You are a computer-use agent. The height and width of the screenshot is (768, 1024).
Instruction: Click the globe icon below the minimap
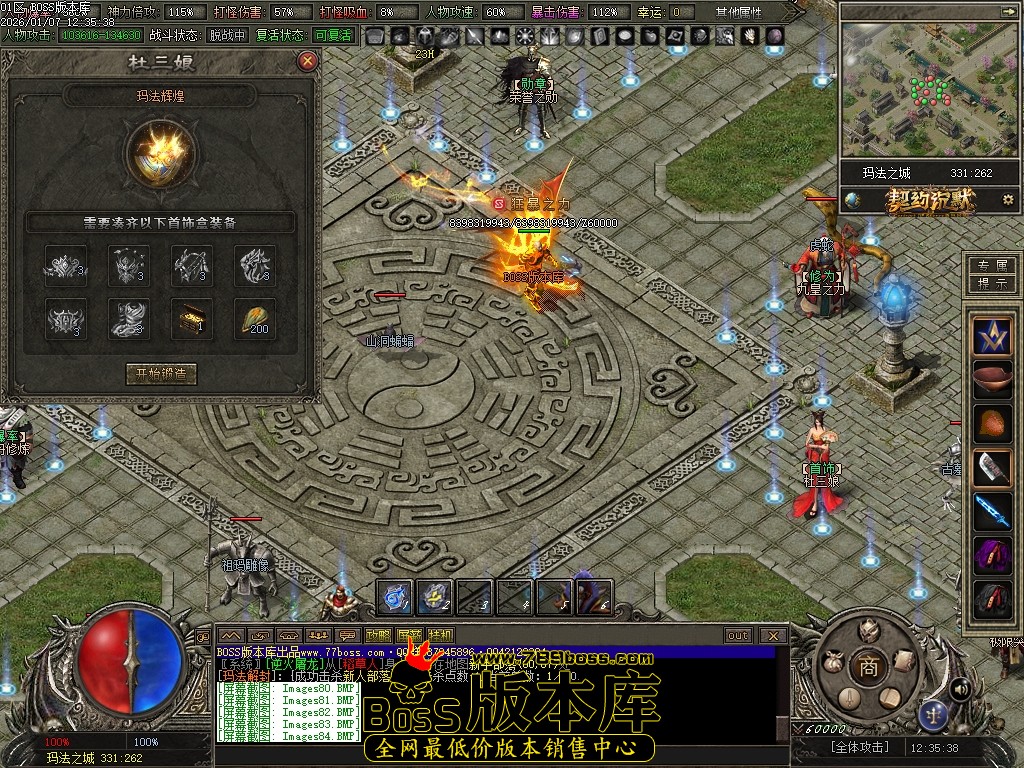coord(853,200)
